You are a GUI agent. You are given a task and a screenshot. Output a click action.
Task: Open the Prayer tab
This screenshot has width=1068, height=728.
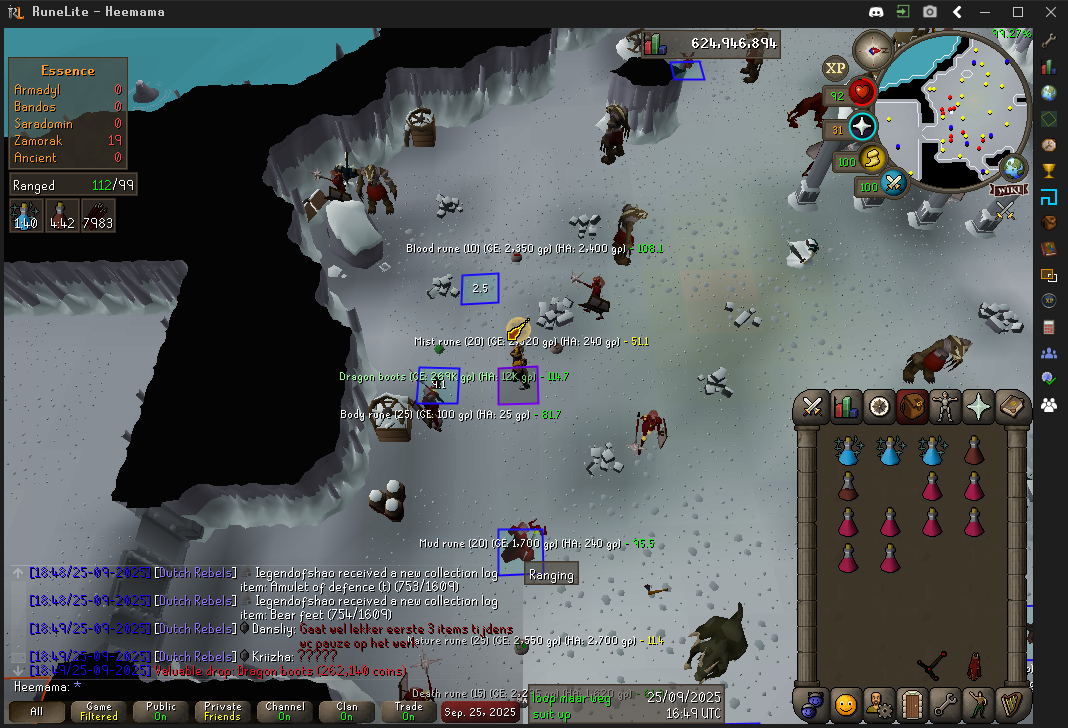(978, 407)
